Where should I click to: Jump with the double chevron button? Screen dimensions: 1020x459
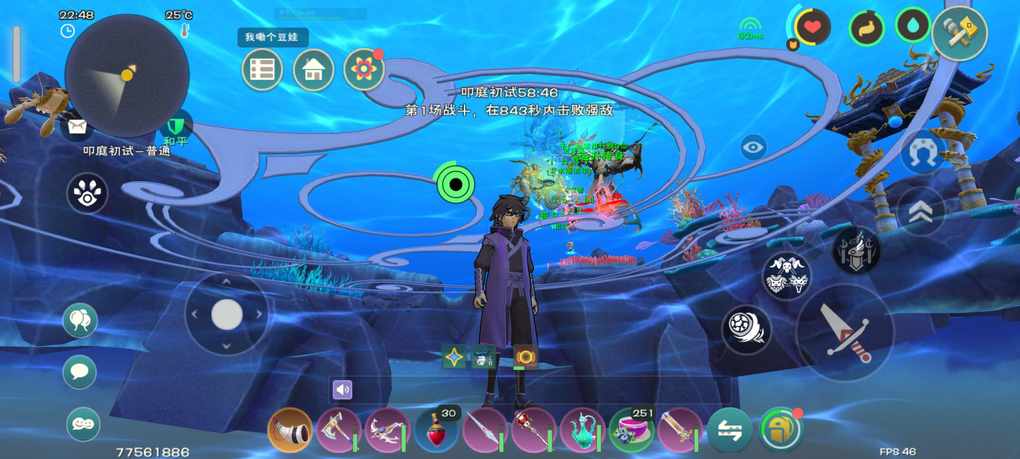pyautogui.click(x=921, y=212)
